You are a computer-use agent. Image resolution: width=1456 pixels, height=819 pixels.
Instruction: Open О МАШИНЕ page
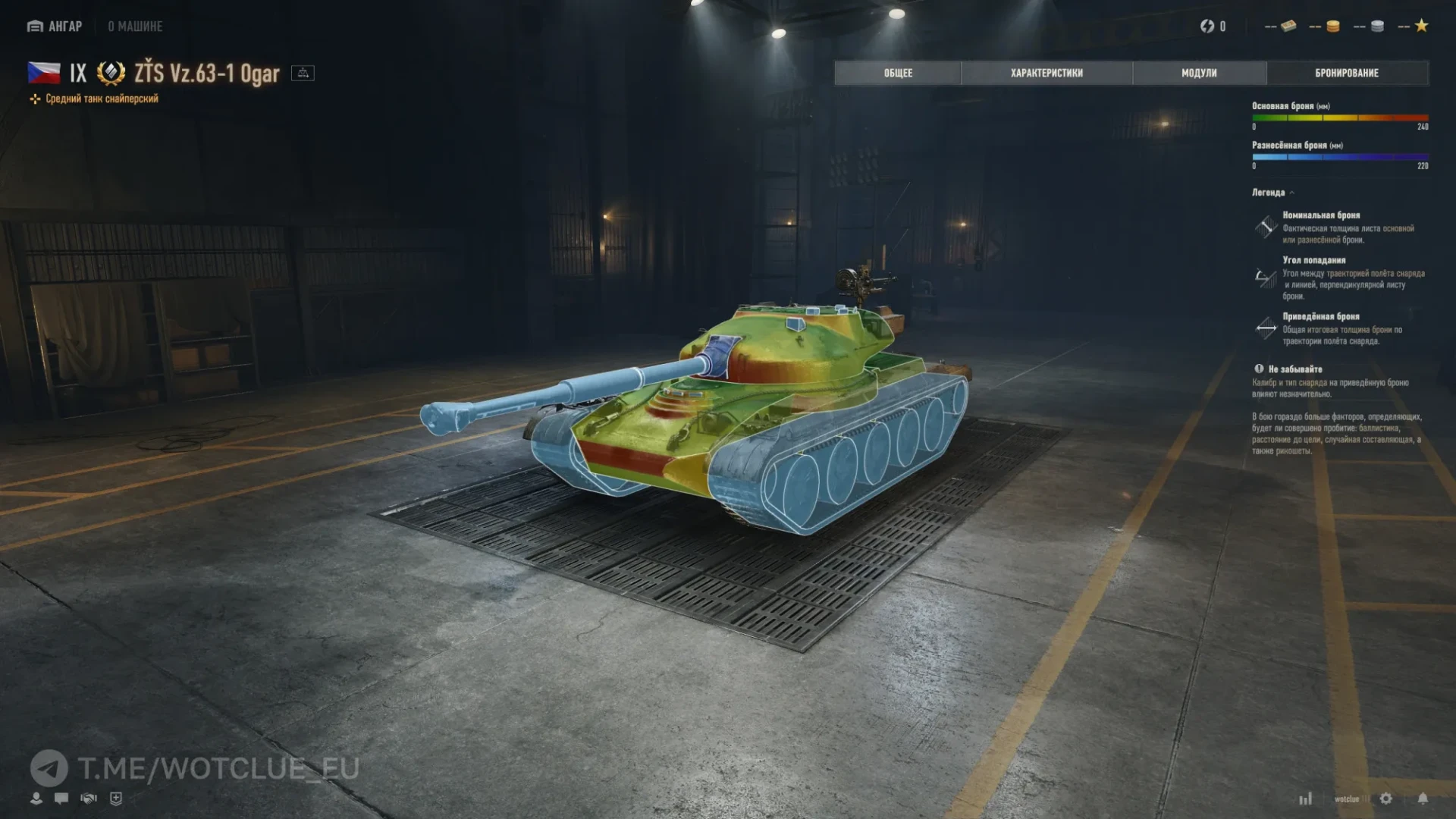135,26
